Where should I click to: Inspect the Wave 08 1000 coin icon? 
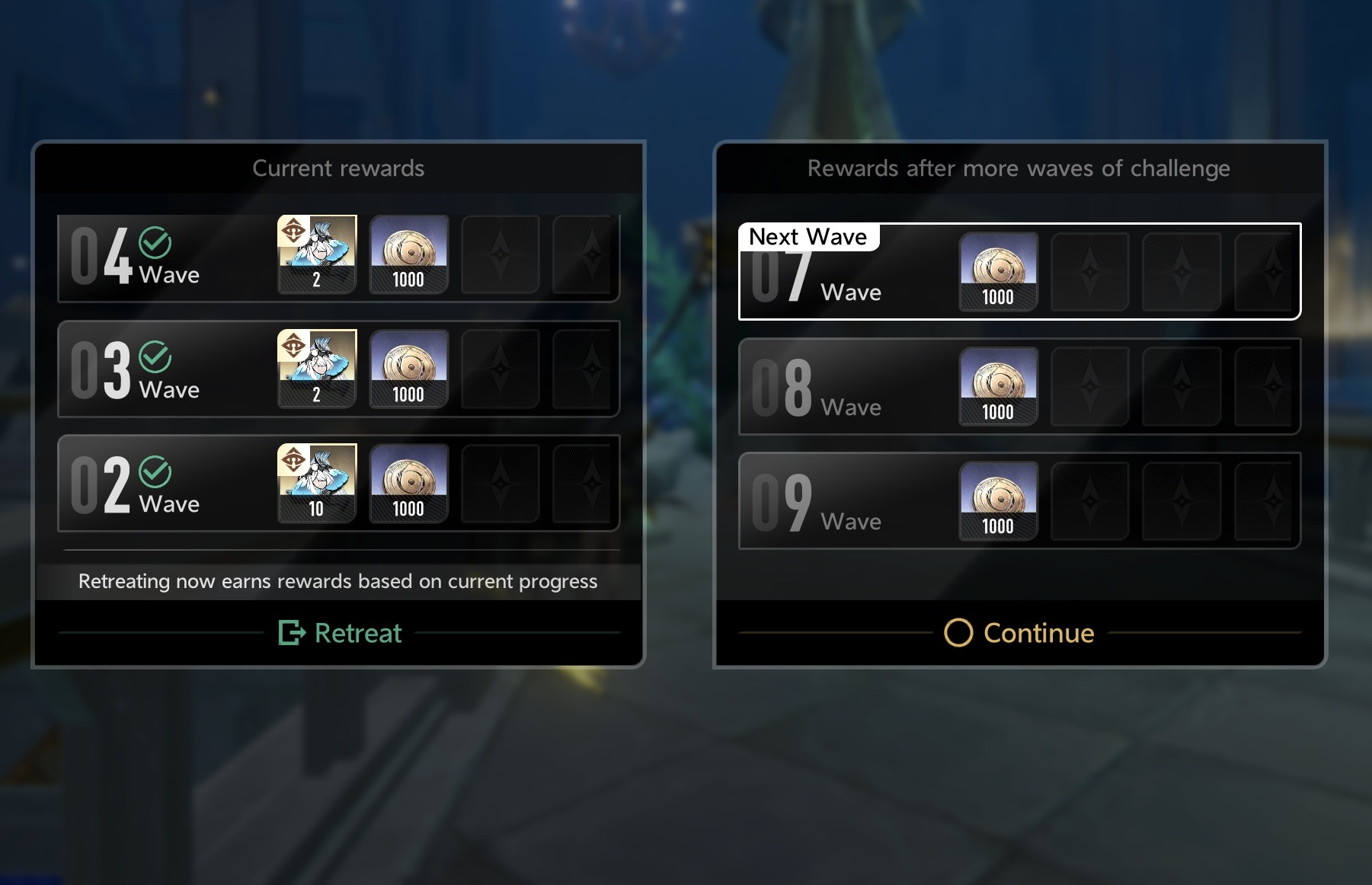coord(998,386)
